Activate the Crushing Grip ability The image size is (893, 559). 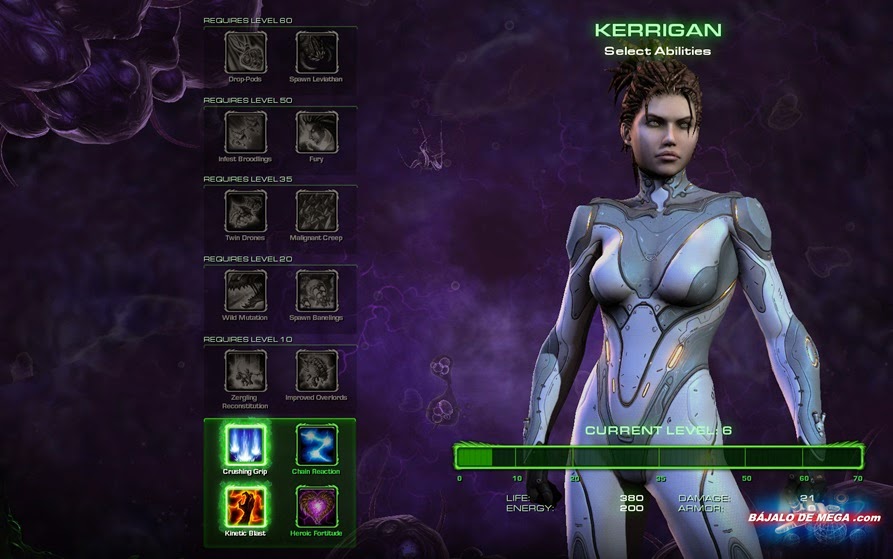pos(245,445)
